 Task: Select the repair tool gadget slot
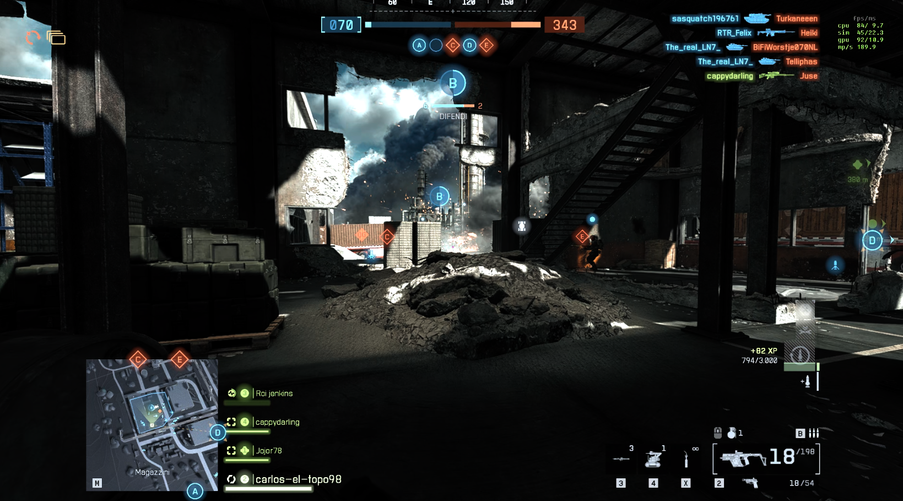pos(686,459)
